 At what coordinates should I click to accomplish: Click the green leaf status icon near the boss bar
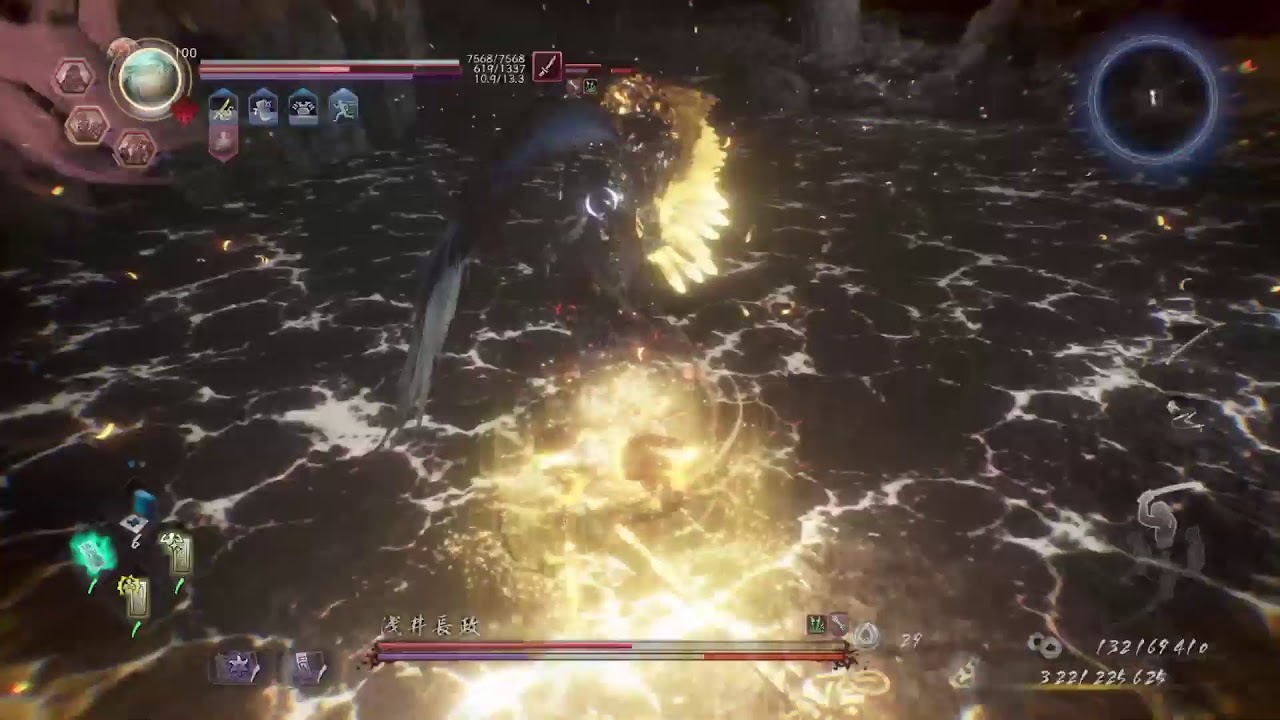(815, 625)
